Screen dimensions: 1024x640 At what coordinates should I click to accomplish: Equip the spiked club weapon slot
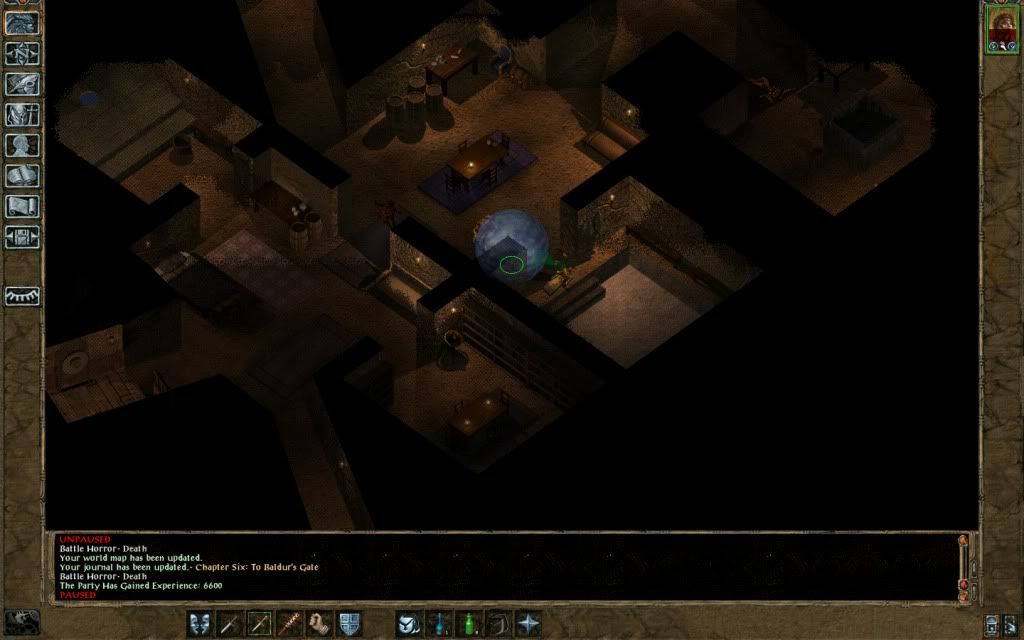(x=290, y=623)
